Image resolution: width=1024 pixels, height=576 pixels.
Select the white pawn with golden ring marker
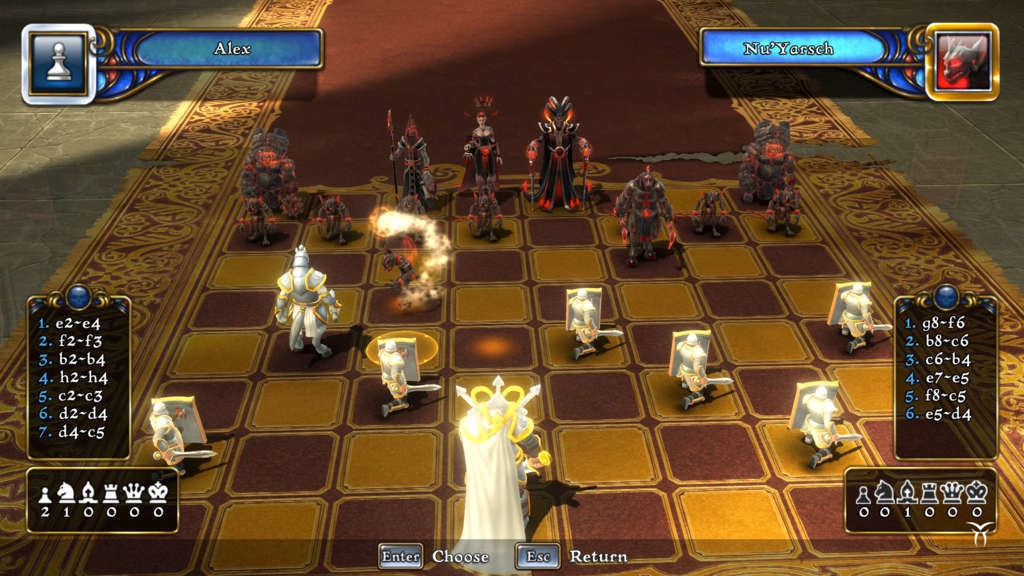point(397,372)
